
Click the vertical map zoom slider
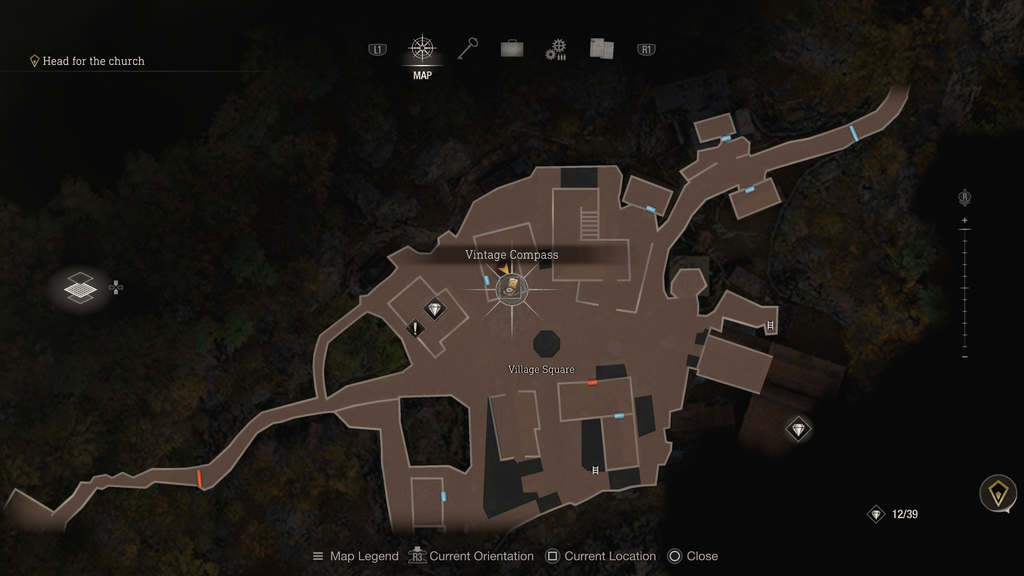964,288
